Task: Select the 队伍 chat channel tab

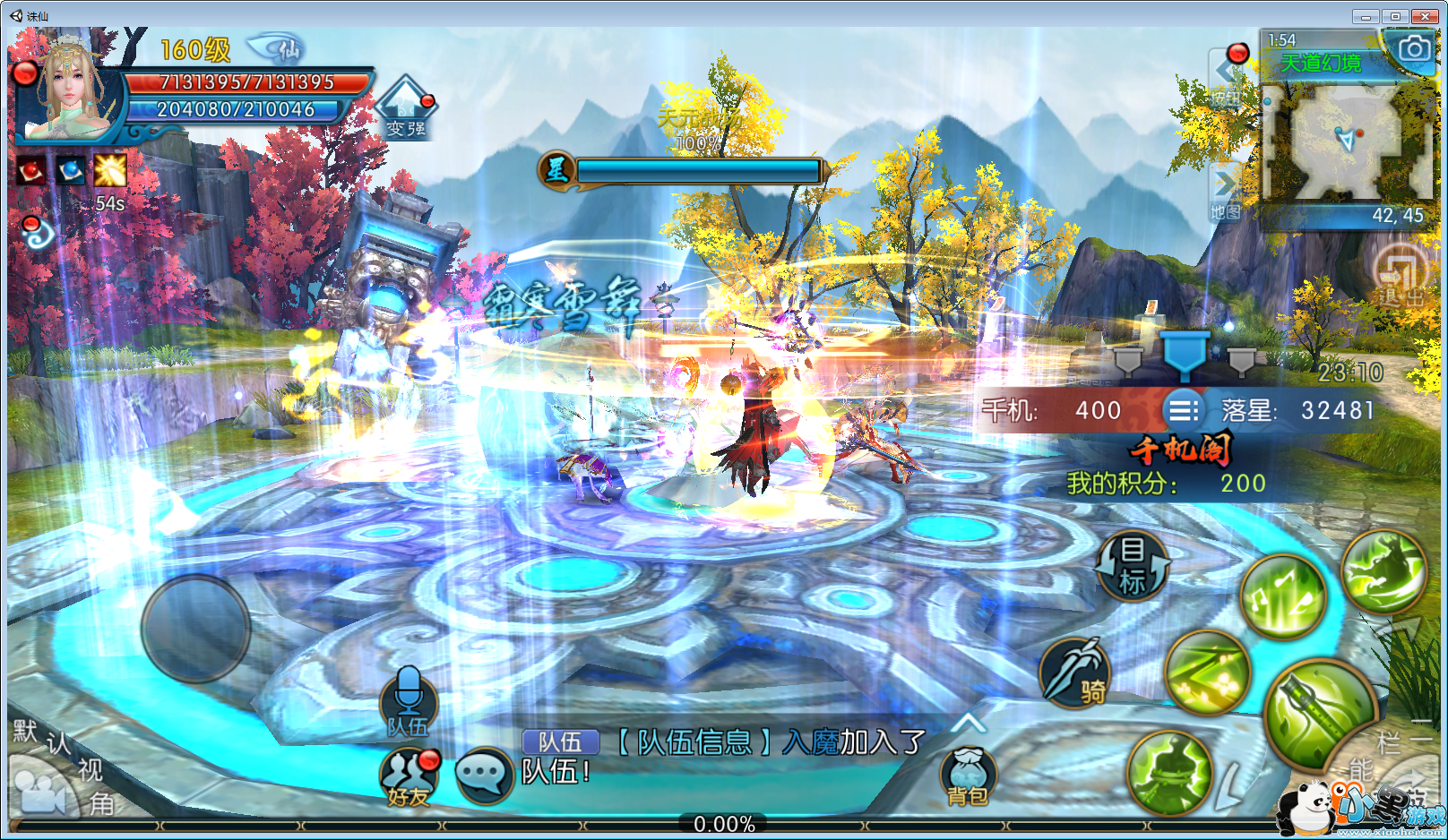Action: pyautogui.click(x=560, y=741)
